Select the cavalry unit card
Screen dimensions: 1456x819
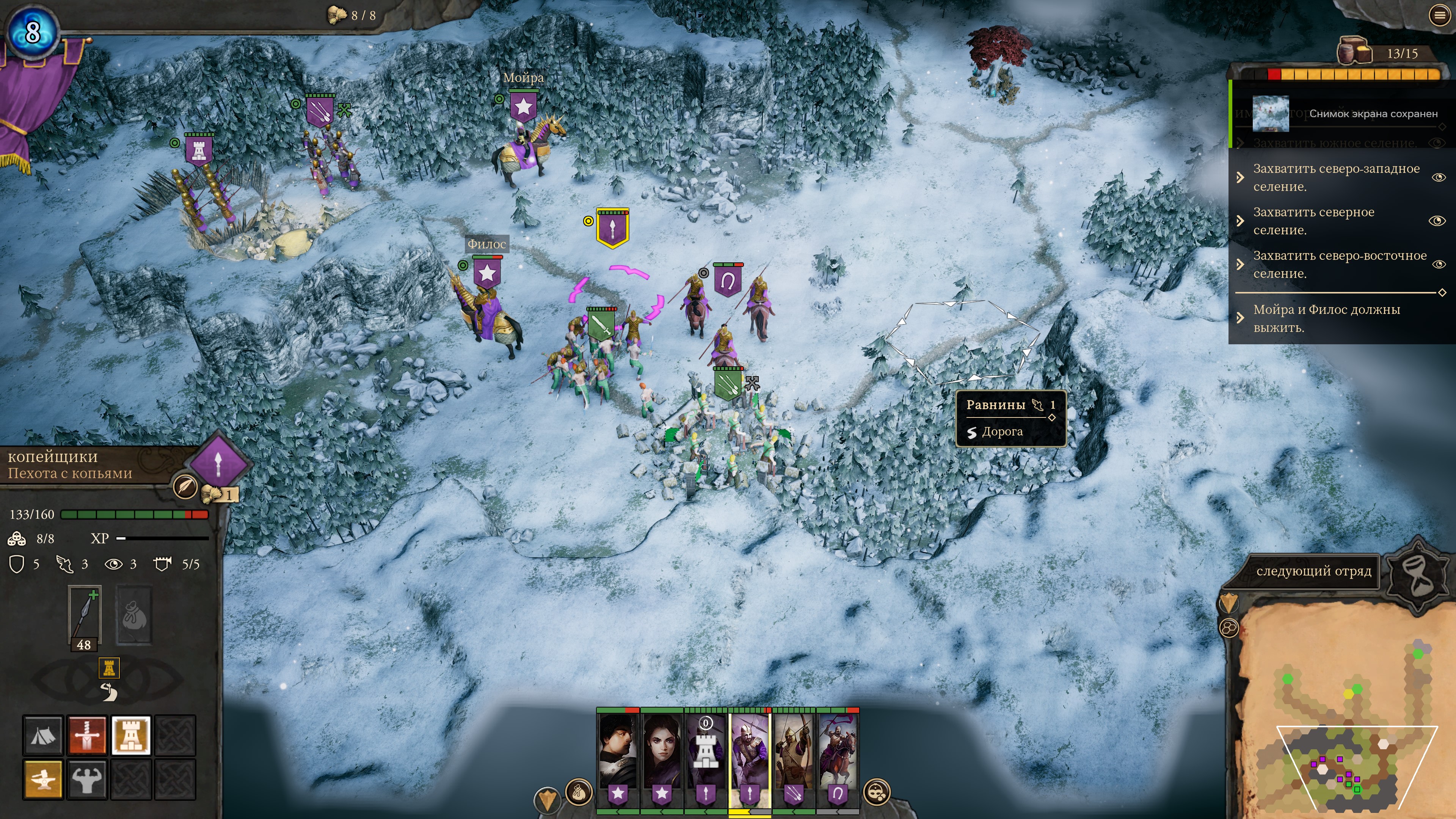tap(838, 752)
